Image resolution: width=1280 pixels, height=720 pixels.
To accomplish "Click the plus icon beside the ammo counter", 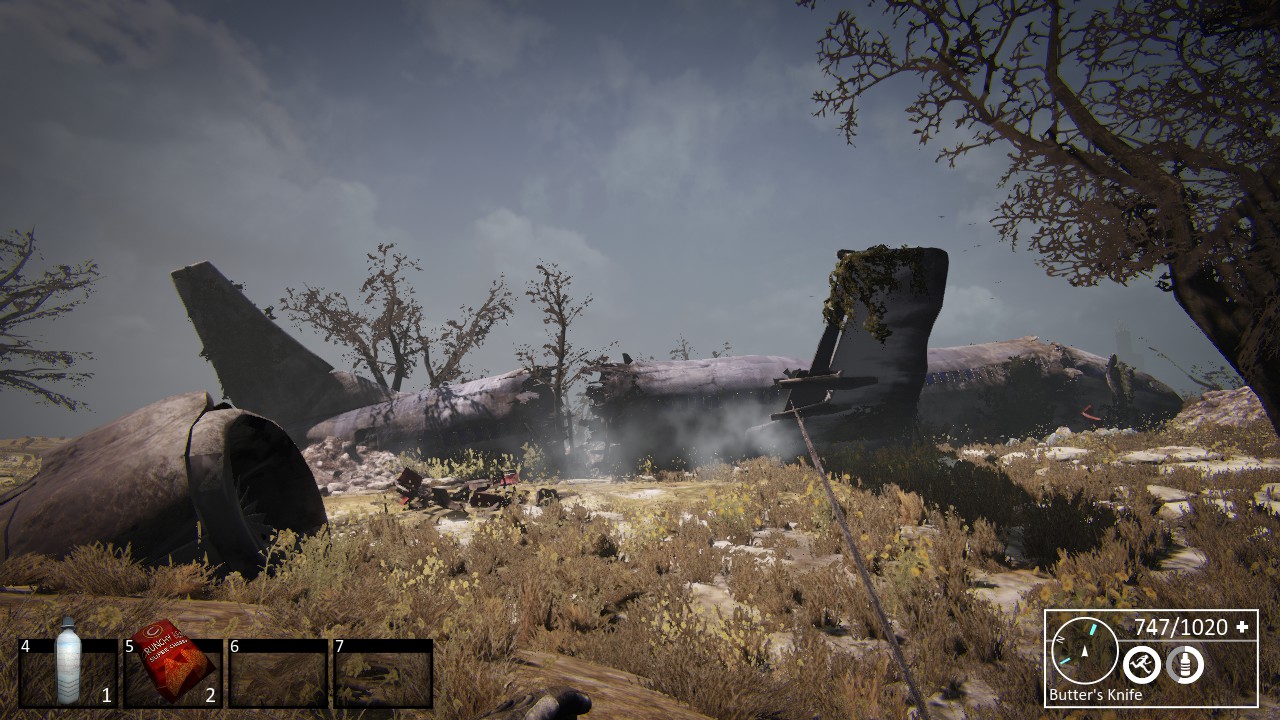I will pyautogui.click(x=1241, y=627).
